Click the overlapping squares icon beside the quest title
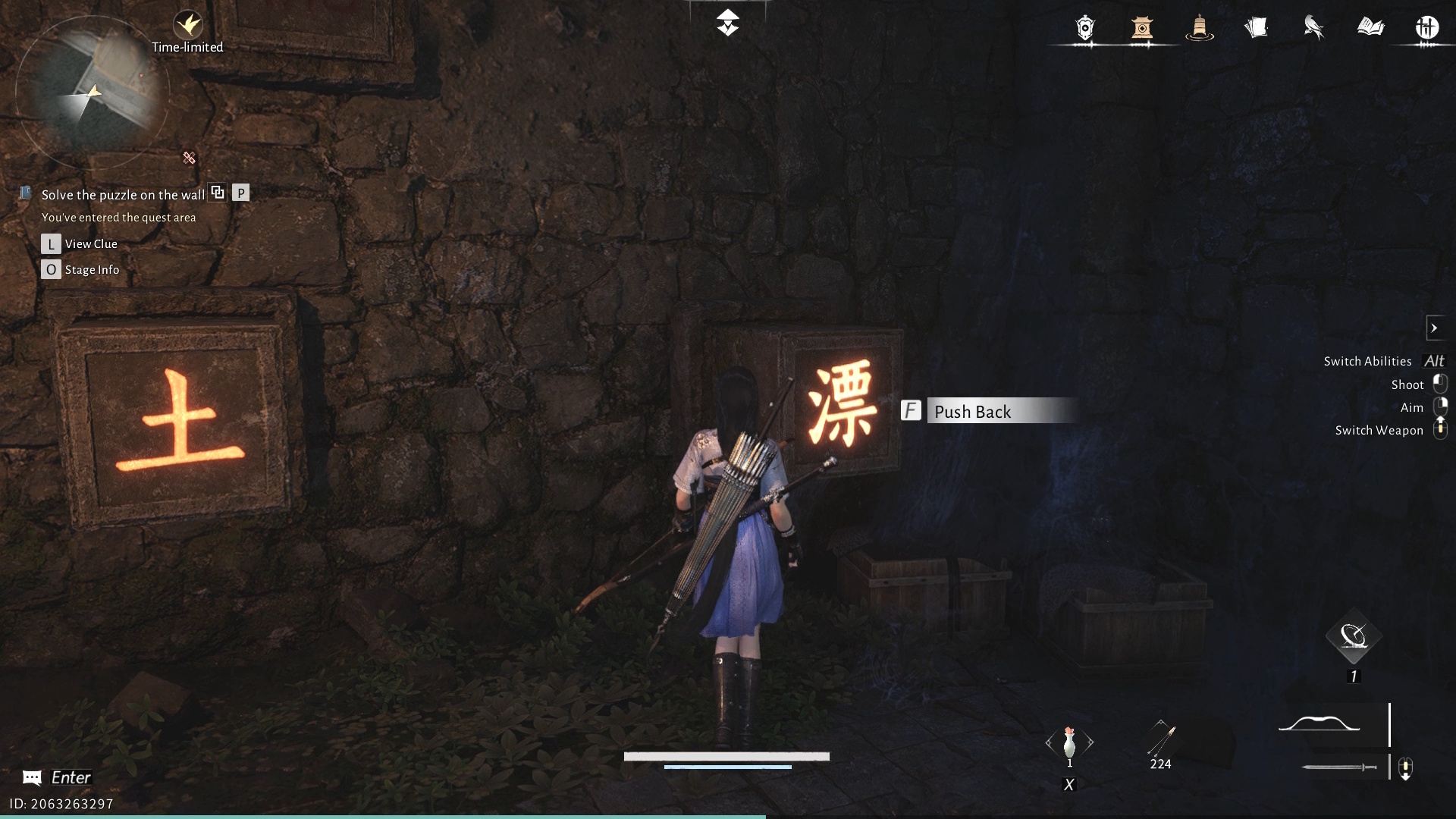The image size is (1456, 819). click(218, 193)
